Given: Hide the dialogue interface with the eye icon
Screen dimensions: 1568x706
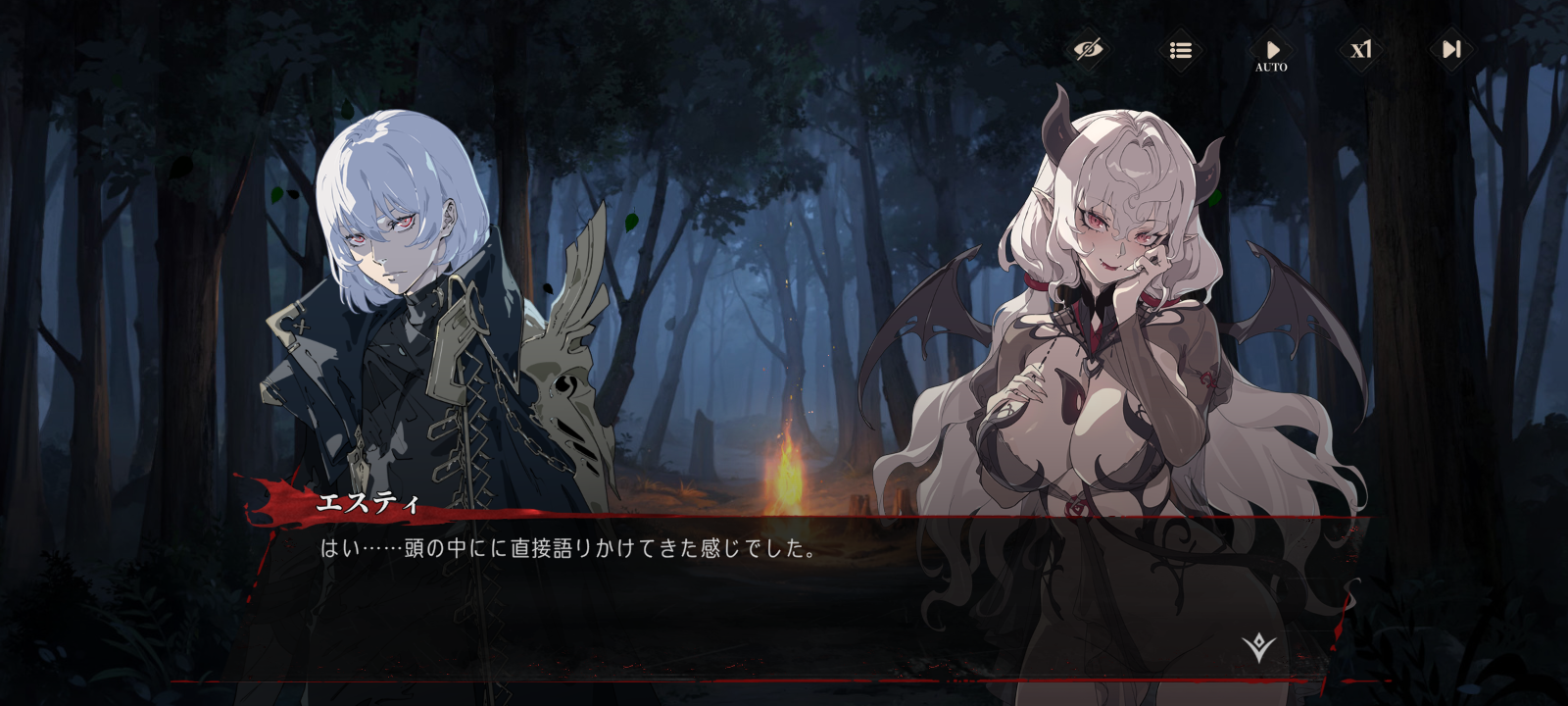Looking at the screenshot, I should [x=1088, y=49].
